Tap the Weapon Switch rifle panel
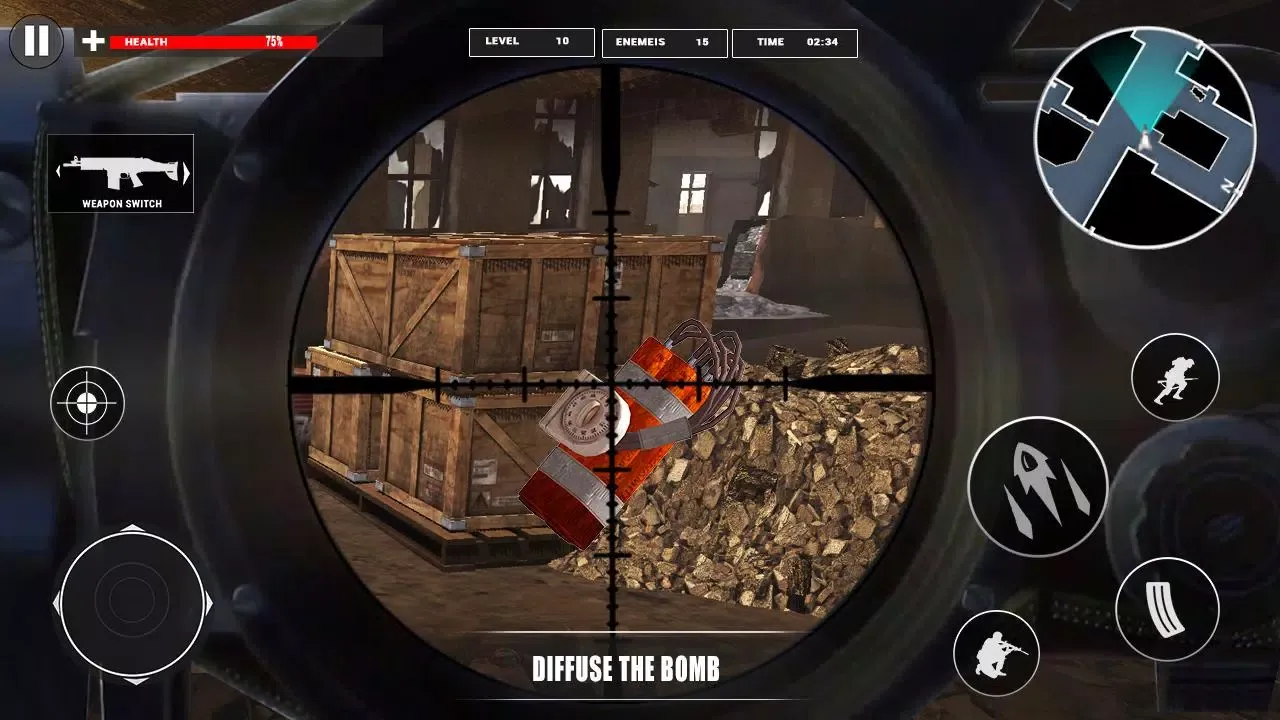 (121, 174)
